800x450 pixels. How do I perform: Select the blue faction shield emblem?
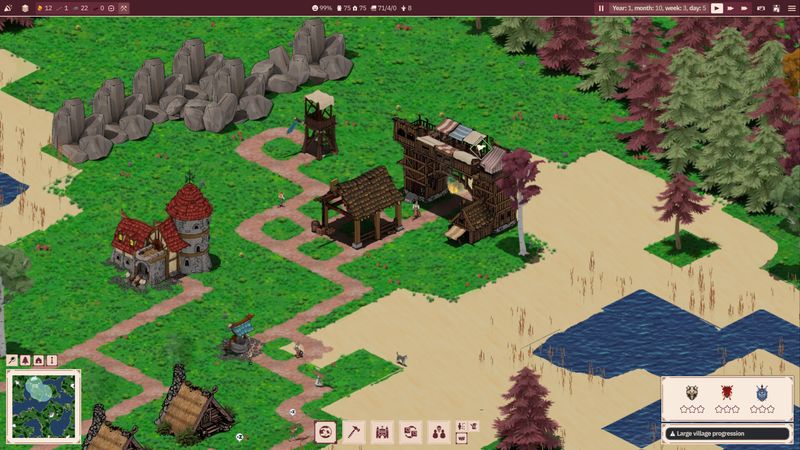[x=762, y=393]
